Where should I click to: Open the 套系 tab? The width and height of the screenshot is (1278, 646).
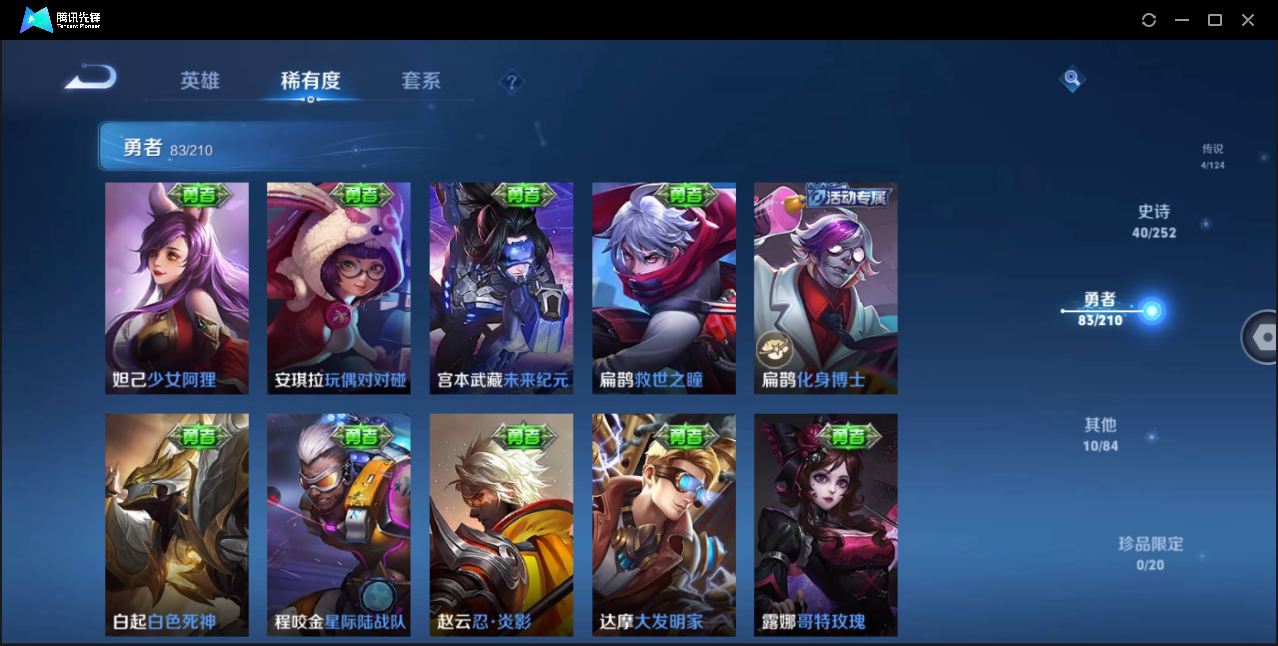[421, 81]
